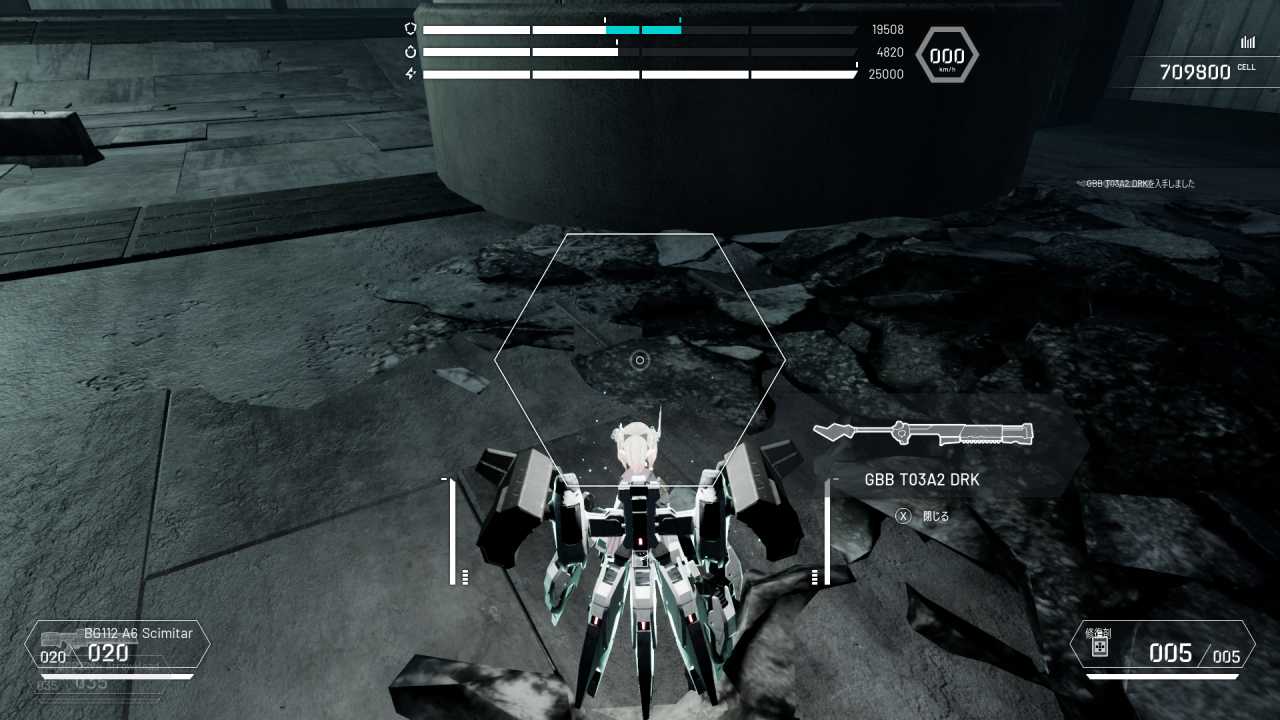
Task: Click the GBB T03A2 DRK weapon pickup image
Action: pyautogui.click(x=923, y=433)
